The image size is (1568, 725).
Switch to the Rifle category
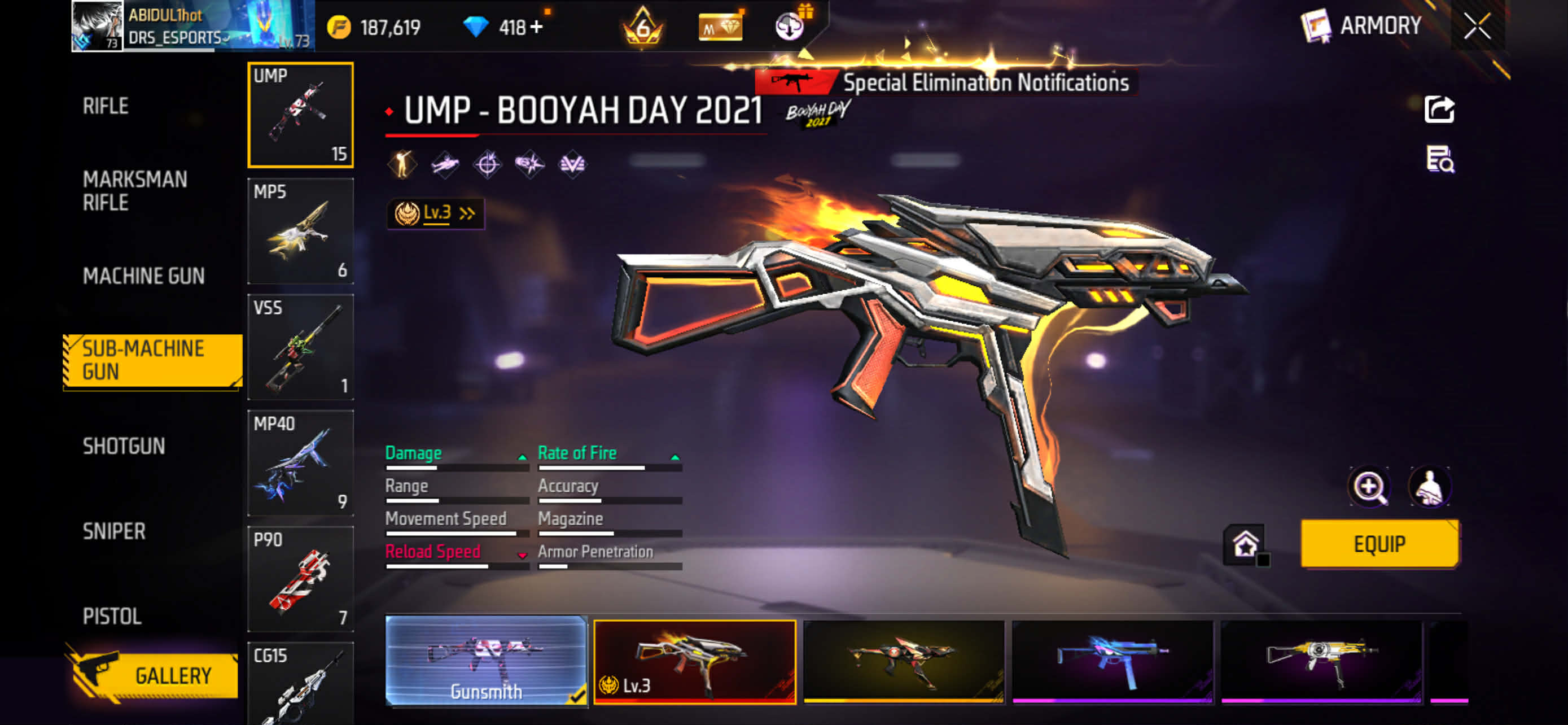[x=106, y=106]
